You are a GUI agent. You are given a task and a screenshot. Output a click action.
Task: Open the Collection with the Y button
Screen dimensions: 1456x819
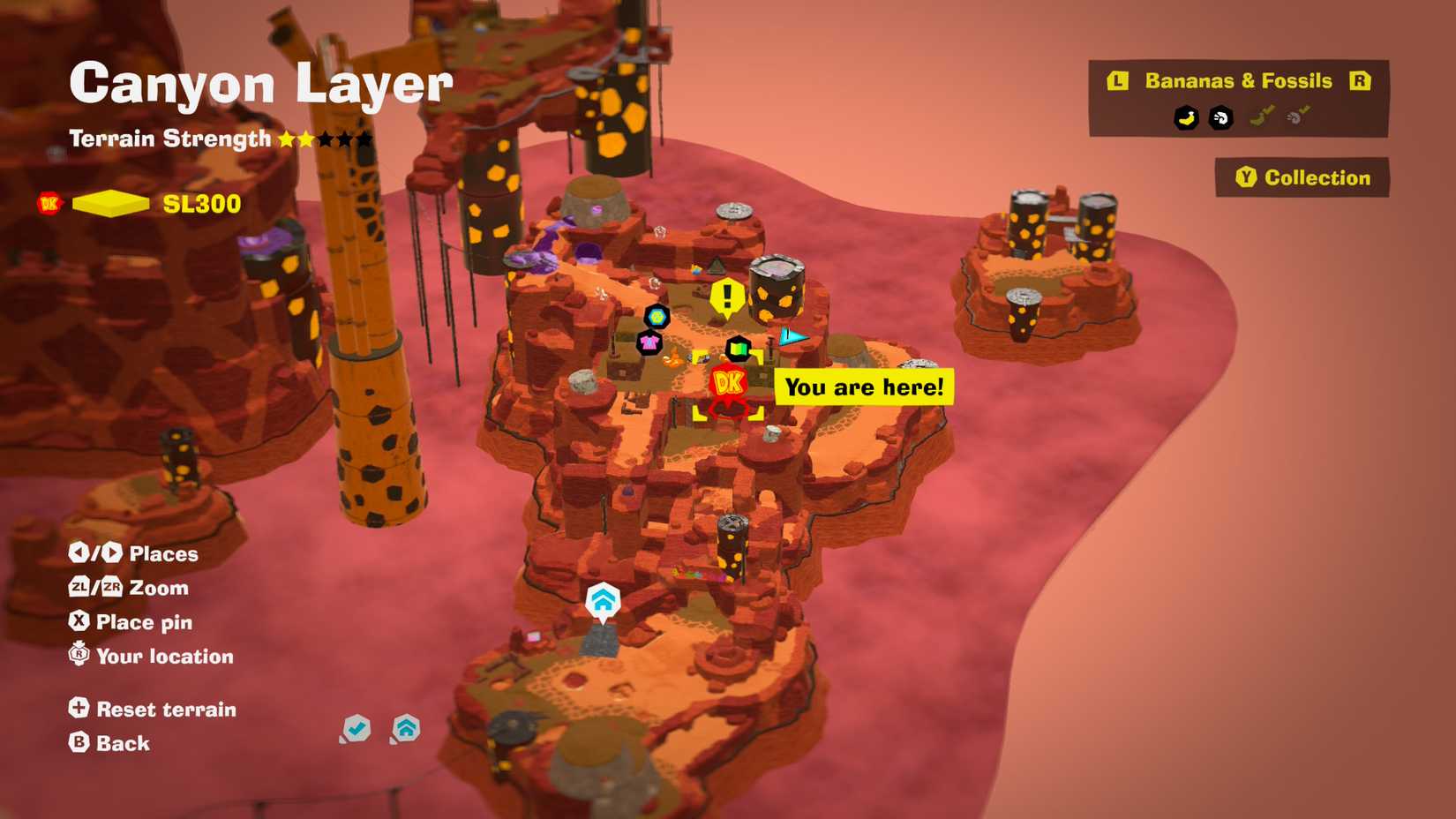pyautogui.click(x=1301, y=177)
